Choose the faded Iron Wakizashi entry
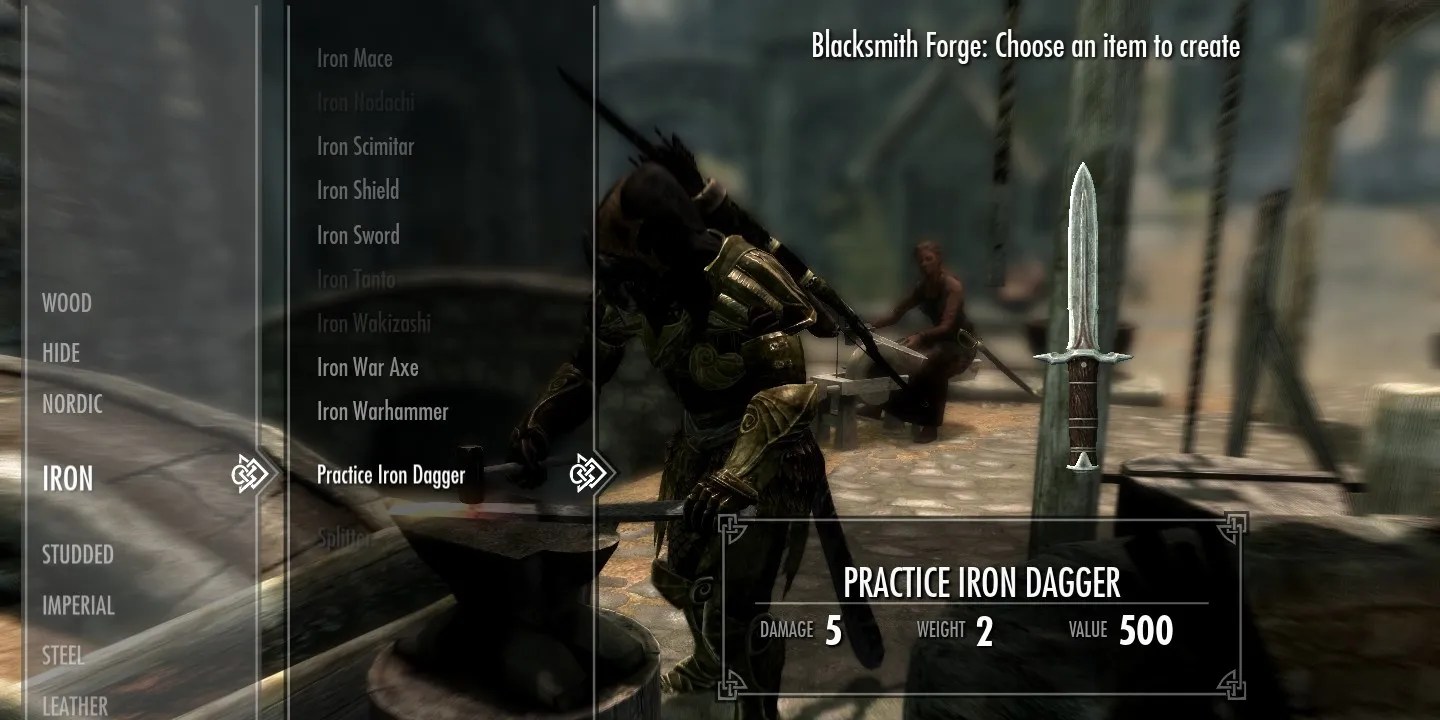The width and height of the screenshot is (1440, 720). [374, 323]
